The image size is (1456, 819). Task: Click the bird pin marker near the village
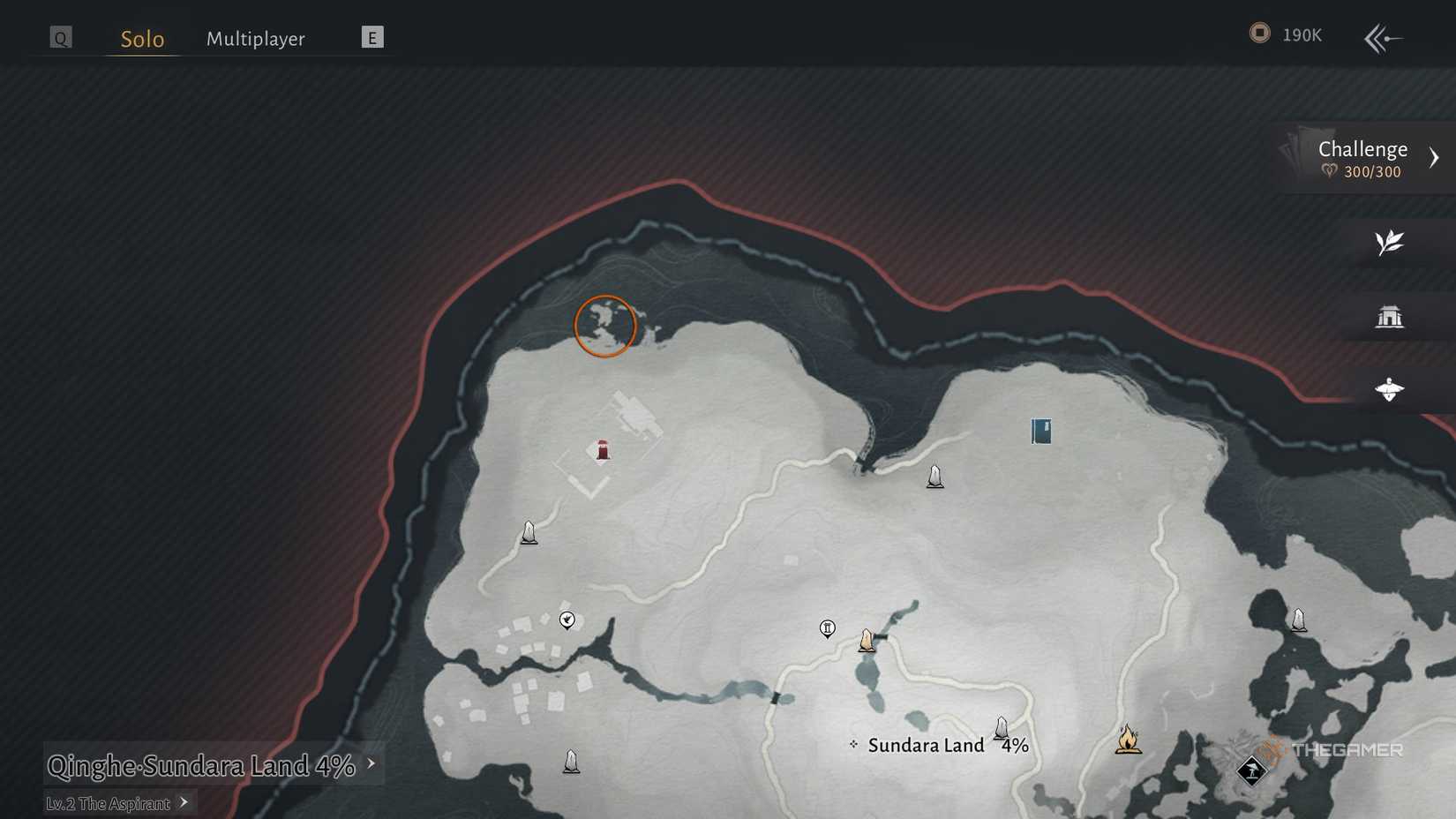click(566, 620)
